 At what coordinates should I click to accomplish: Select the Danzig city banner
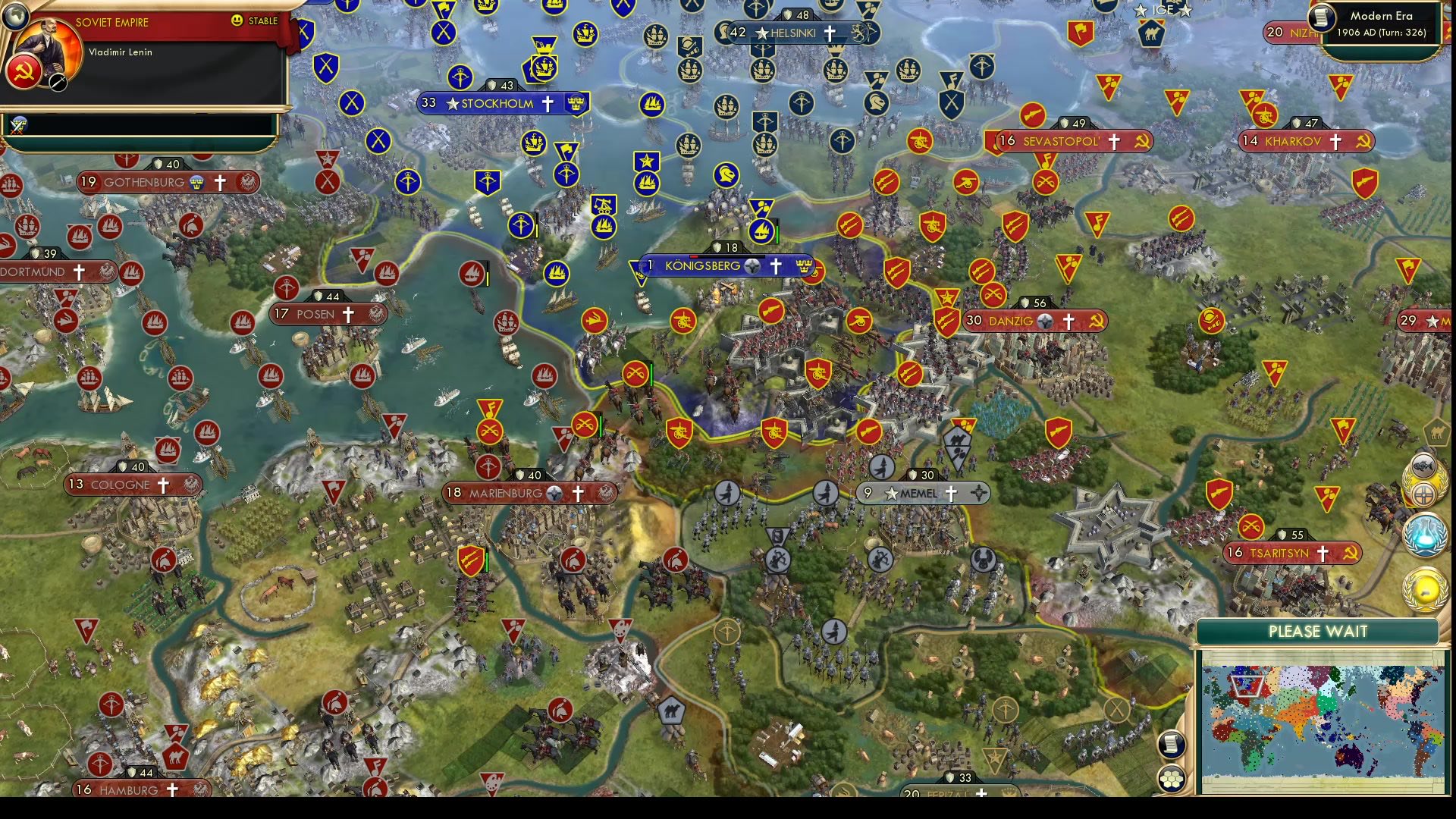1033,321
